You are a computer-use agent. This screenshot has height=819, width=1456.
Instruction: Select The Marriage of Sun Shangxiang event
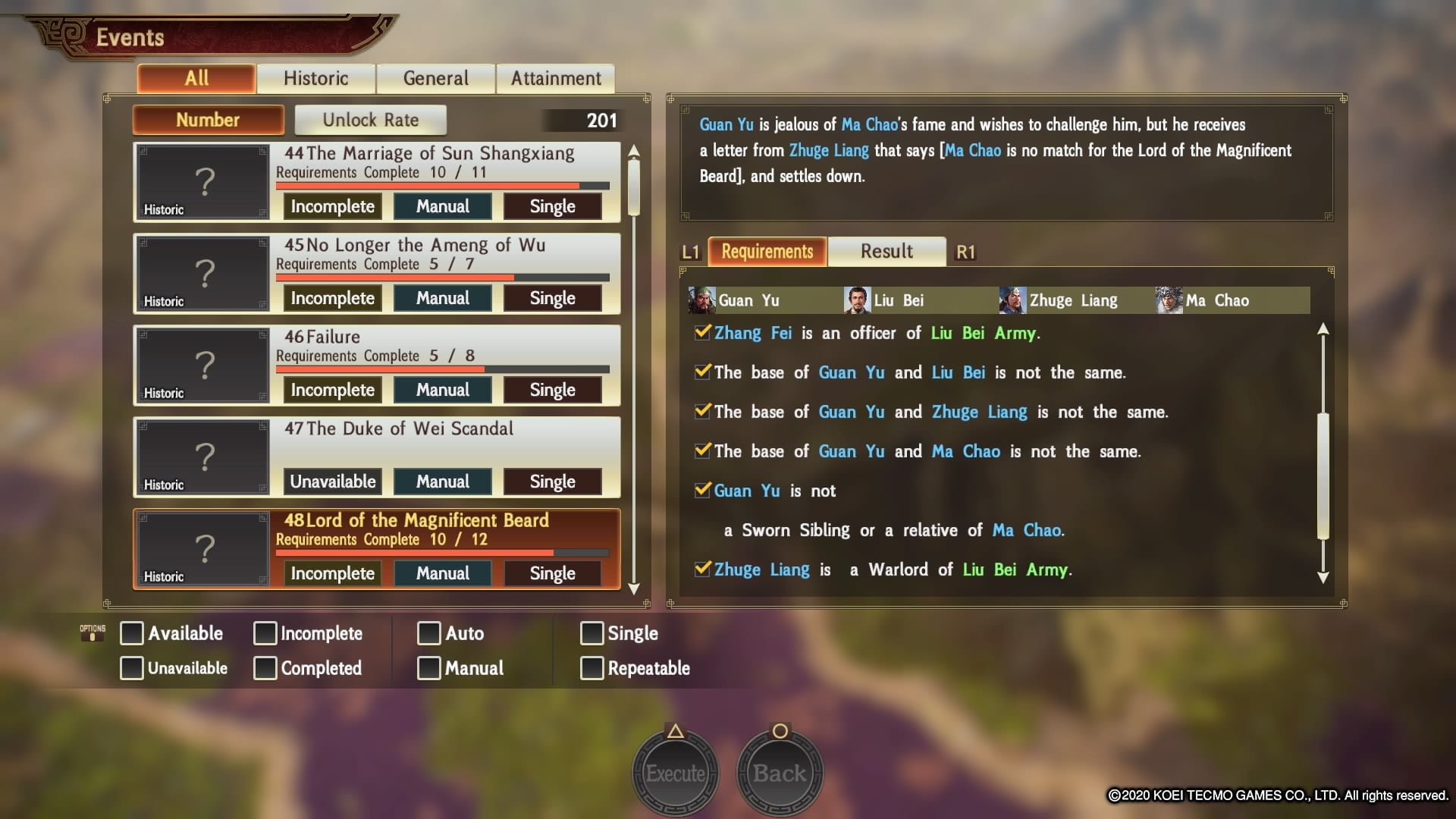pyautogui.click(x=428, y=154)
